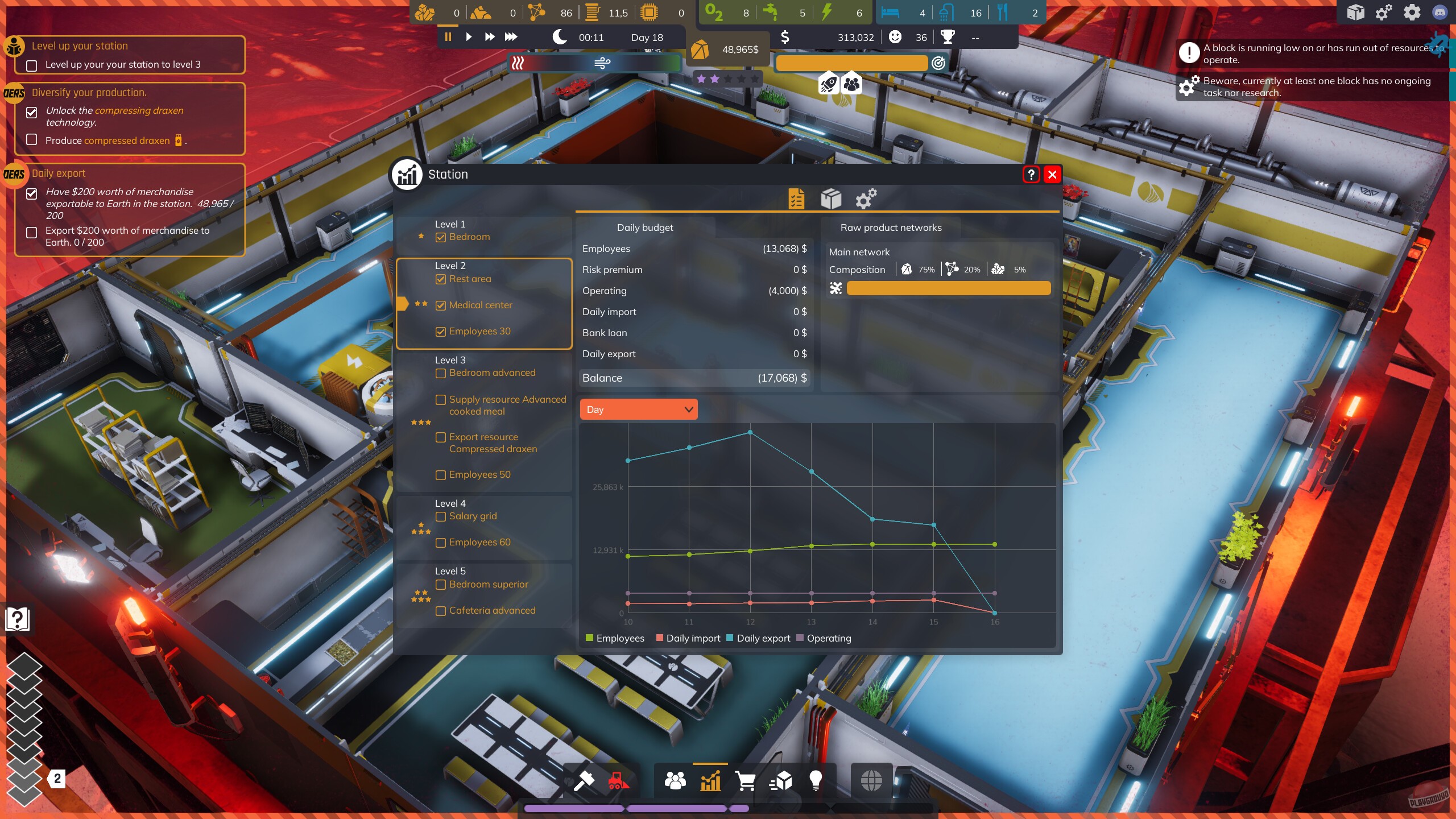
Task: Select the red bulldozer demolish tool
Action: [618, 781]
